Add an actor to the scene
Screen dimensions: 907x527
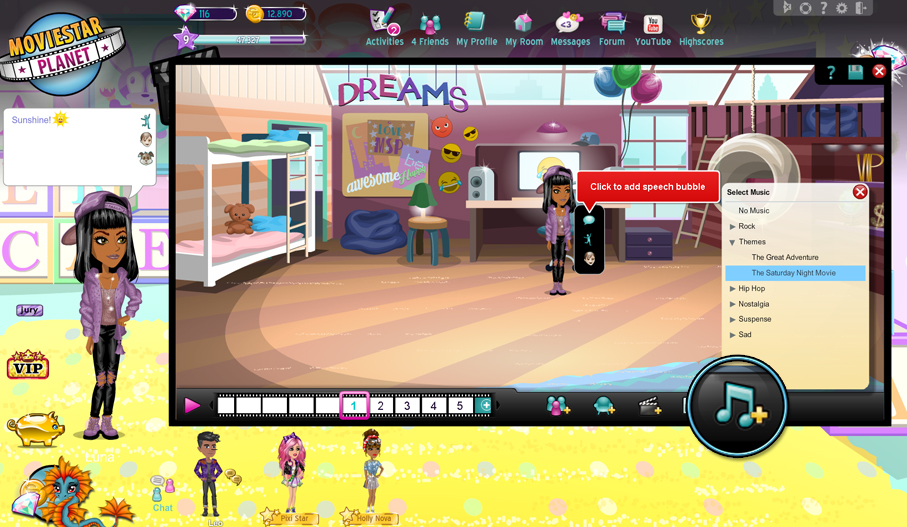(558, 405)
